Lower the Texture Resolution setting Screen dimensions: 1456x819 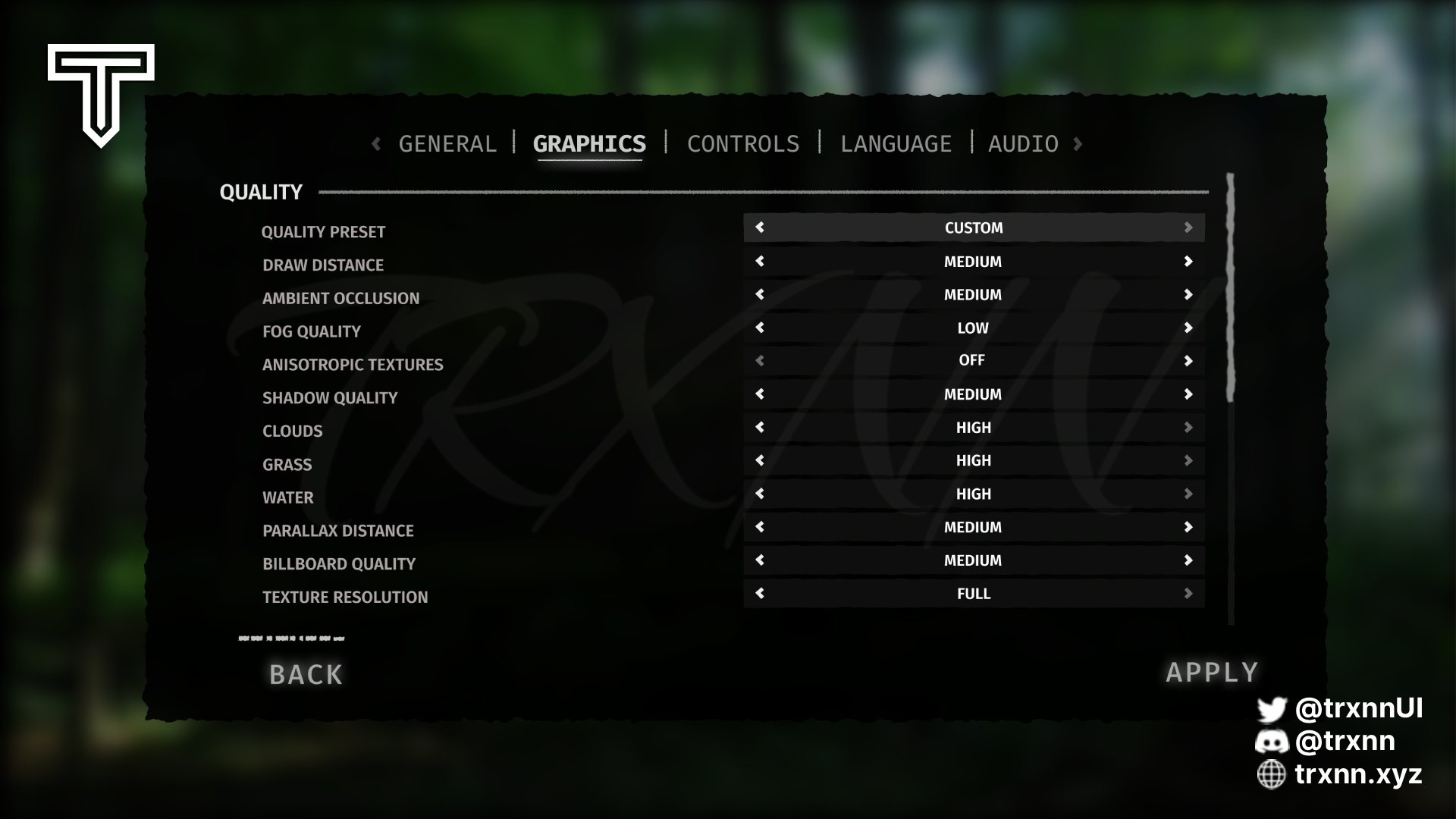click(760, 594)
